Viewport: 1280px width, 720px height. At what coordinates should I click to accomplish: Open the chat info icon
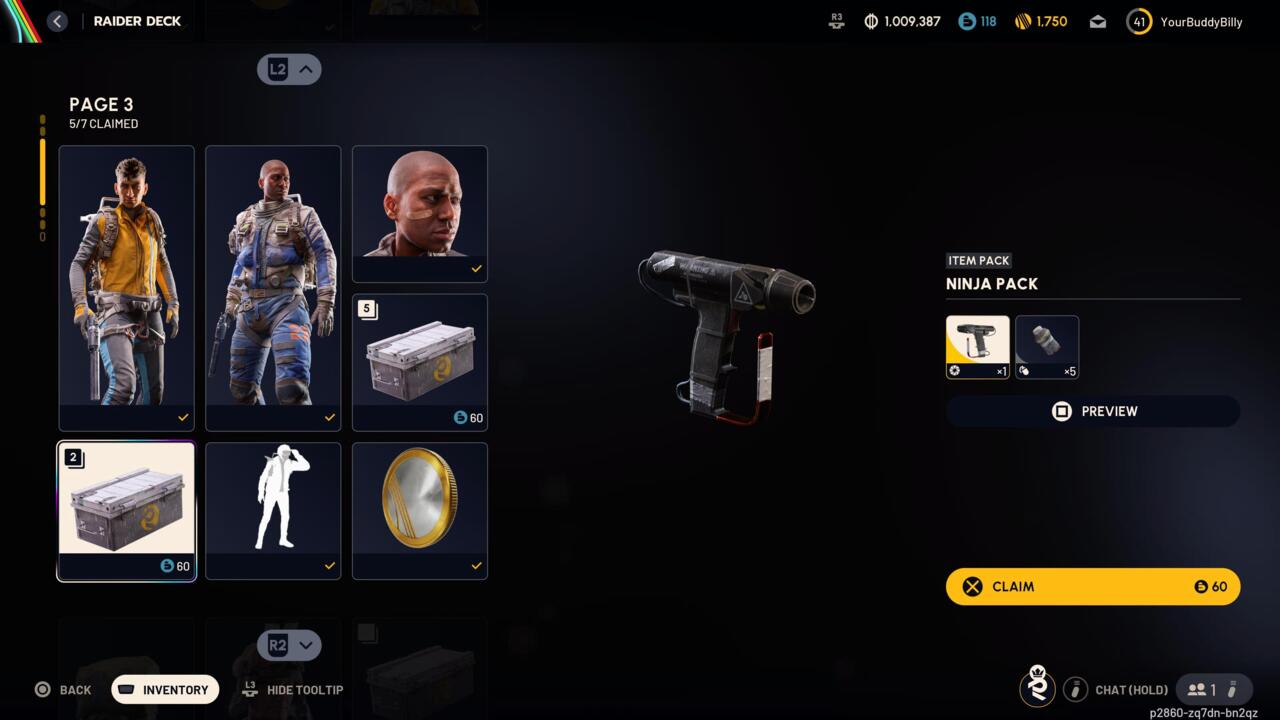(x=1075, y=689)
